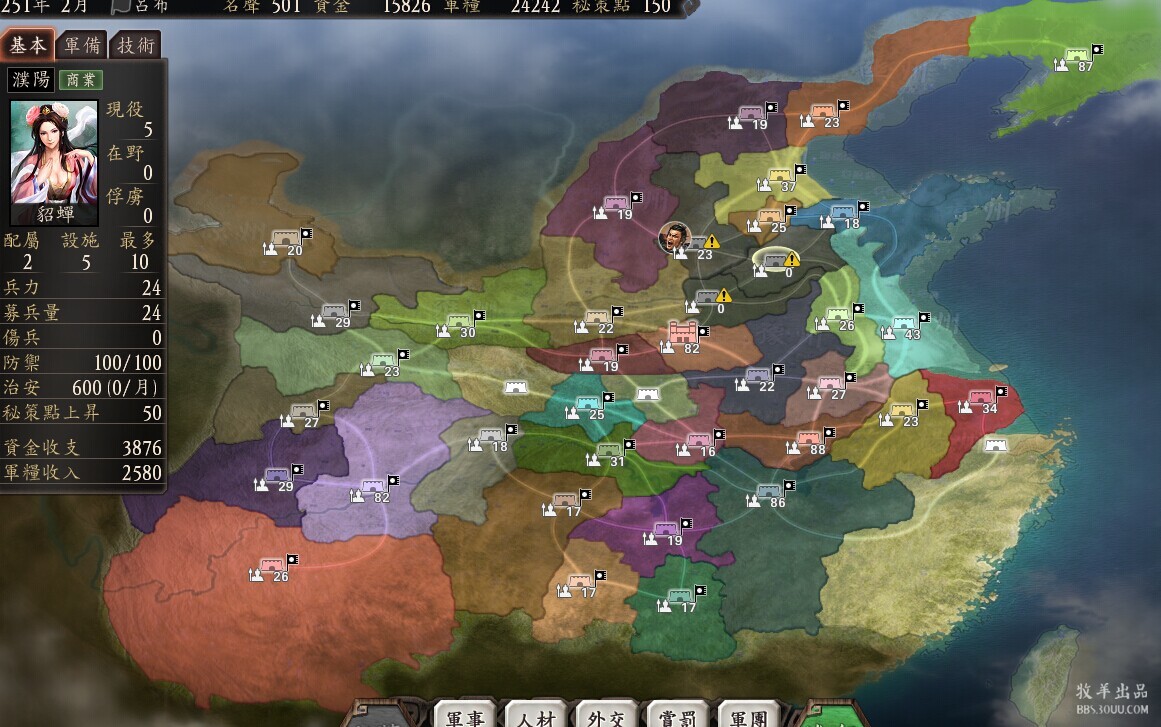Select the 基本 tab
This screenshot has width=1161, height=727.
coord(28,46)
